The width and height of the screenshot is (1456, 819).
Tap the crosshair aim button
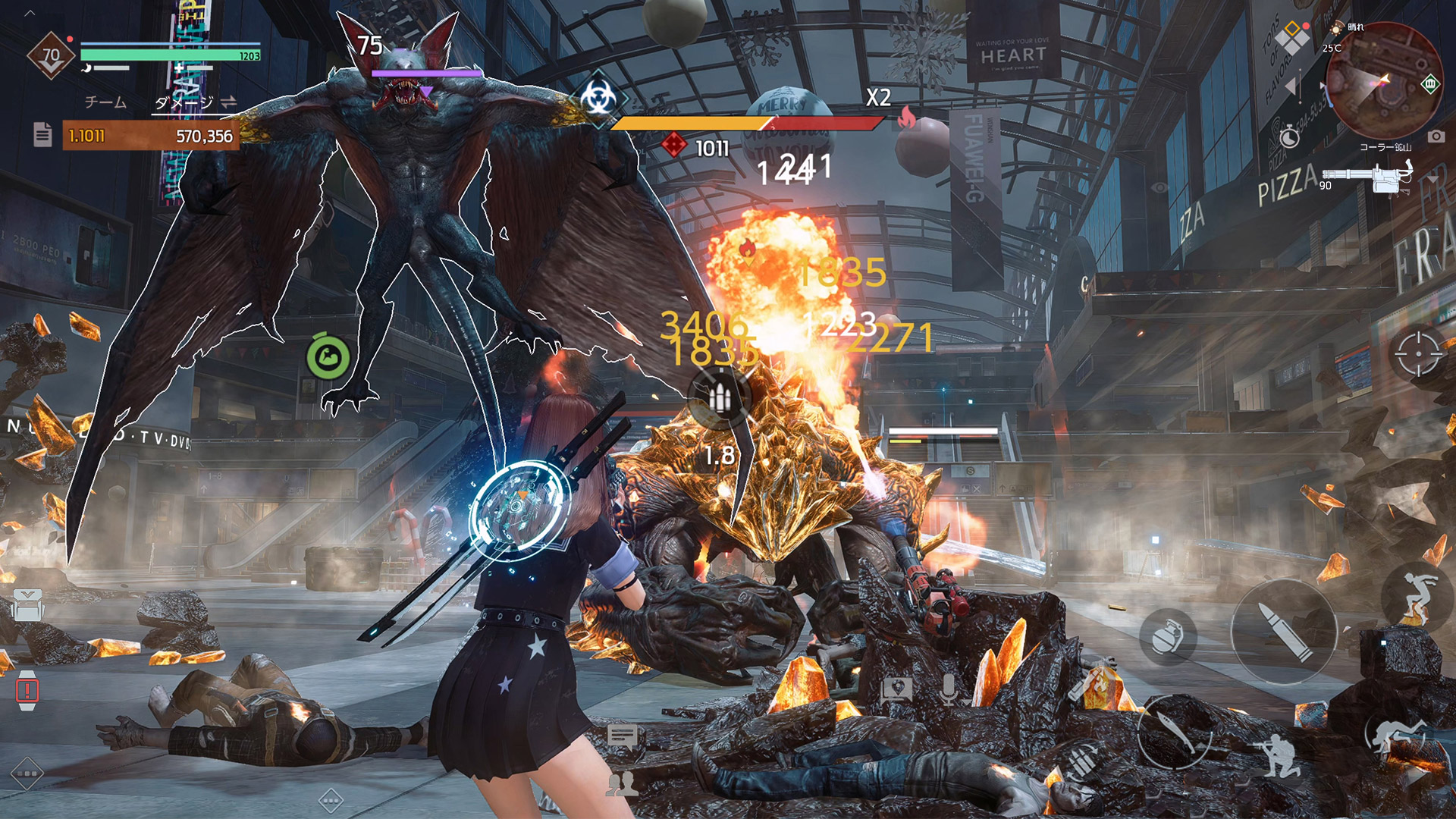point(1417,353)
